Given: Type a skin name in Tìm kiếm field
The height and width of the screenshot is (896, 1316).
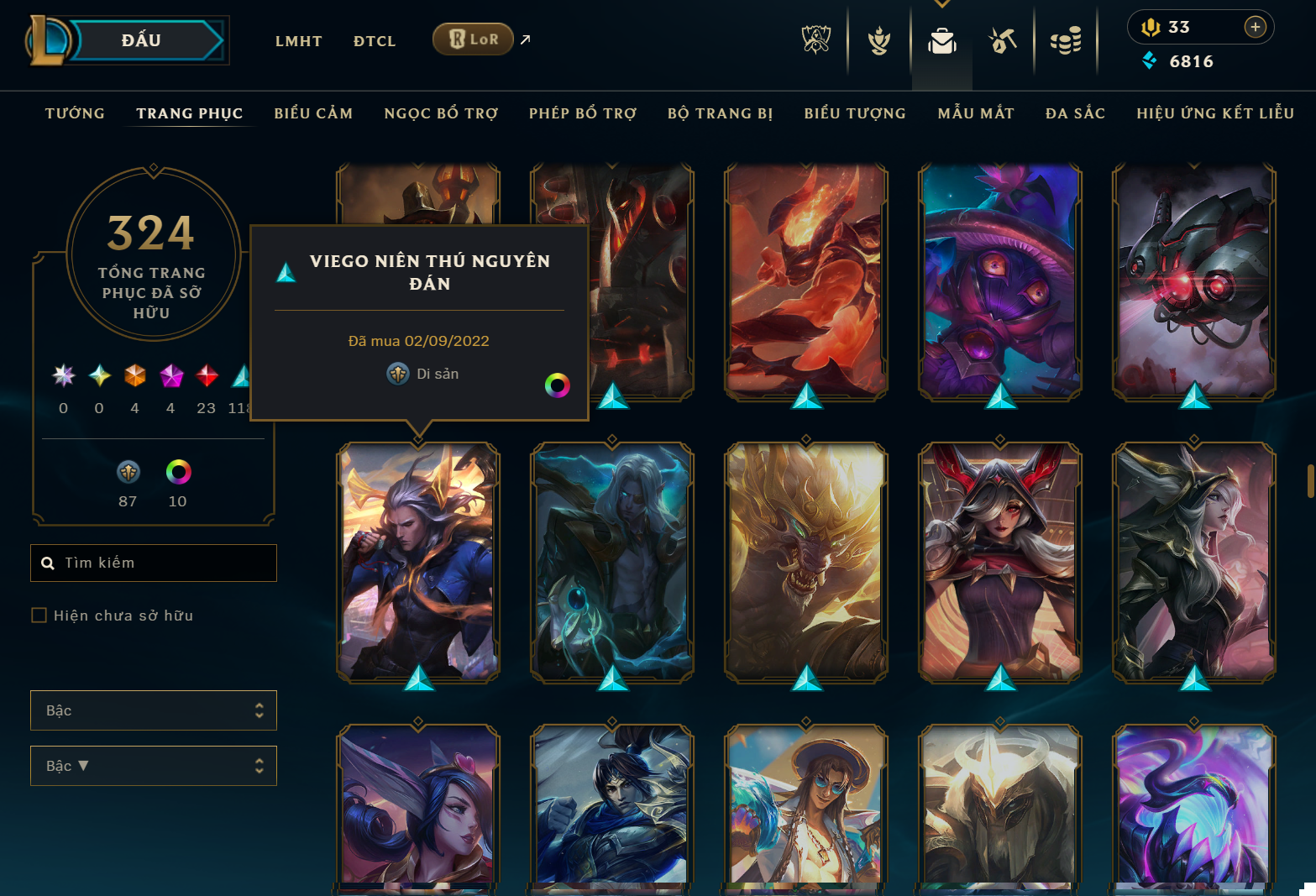Looking at the screenshot, I should (x=154, y=563).
